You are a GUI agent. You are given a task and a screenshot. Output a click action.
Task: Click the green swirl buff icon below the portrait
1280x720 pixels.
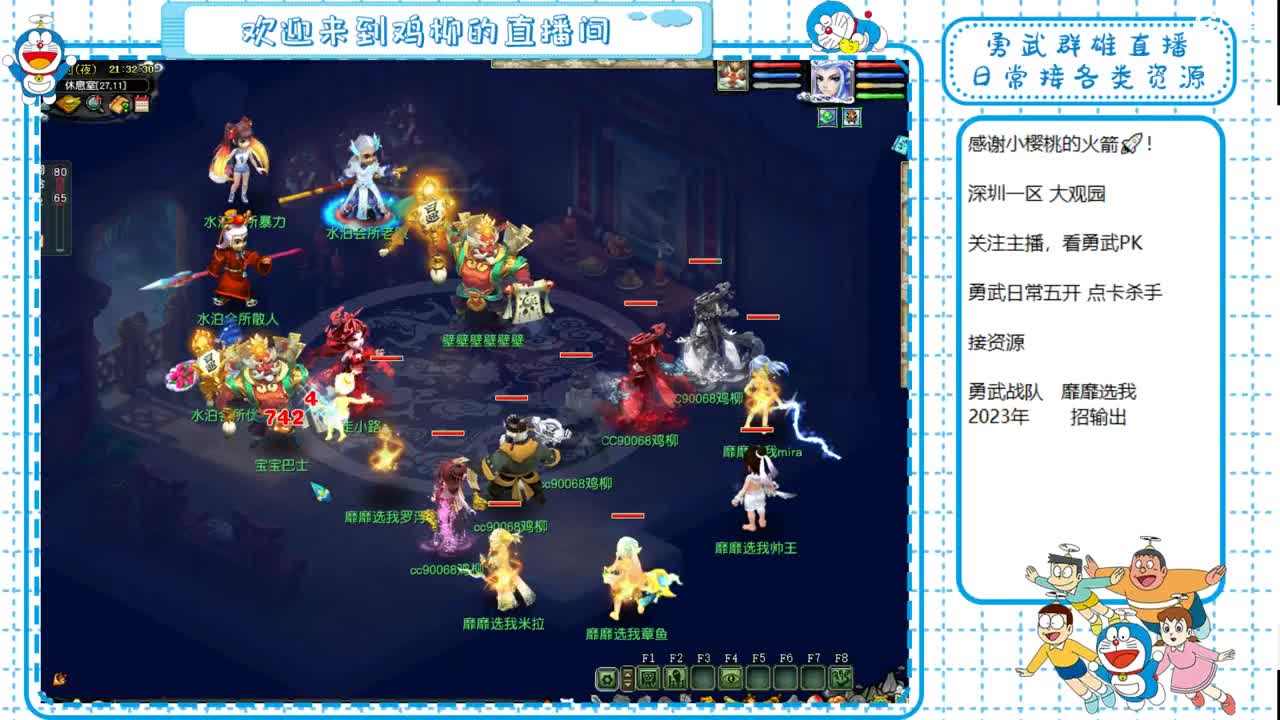point(827,118)
